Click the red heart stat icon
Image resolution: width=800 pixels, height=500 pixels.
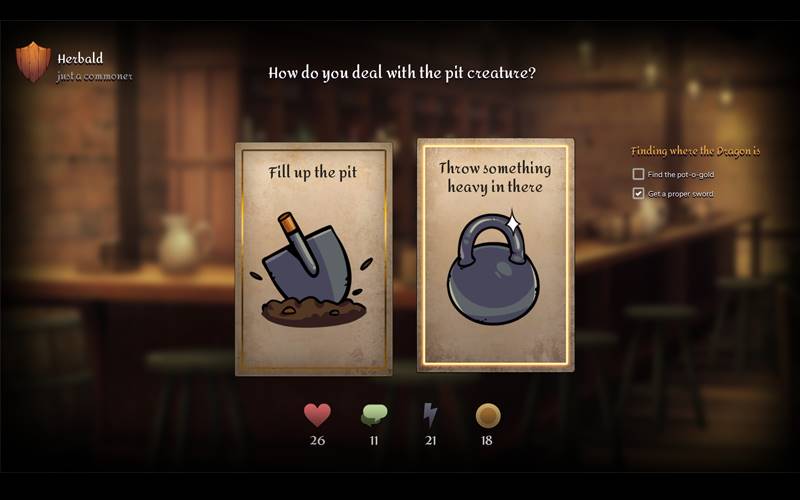(317, 414)
